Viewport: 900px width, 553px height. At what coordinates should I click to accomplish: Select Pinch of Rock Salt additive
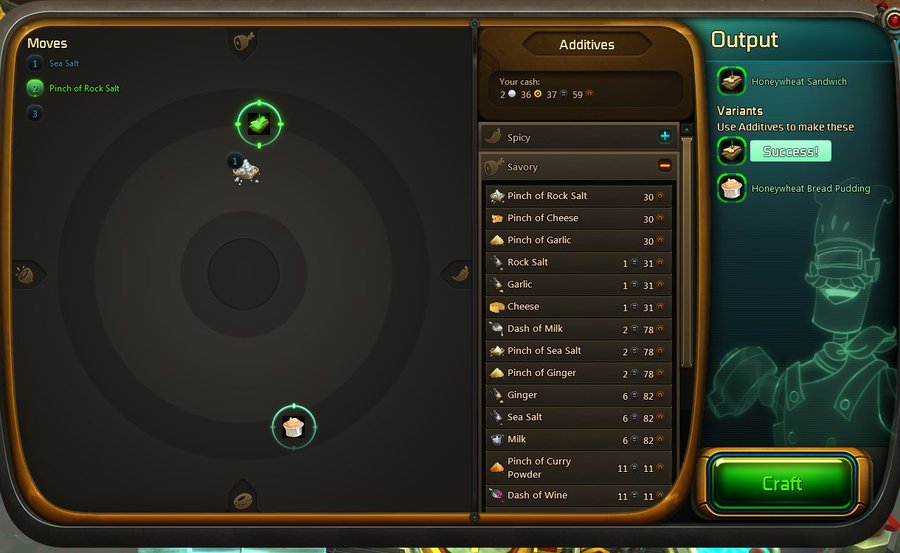[577, 196]
